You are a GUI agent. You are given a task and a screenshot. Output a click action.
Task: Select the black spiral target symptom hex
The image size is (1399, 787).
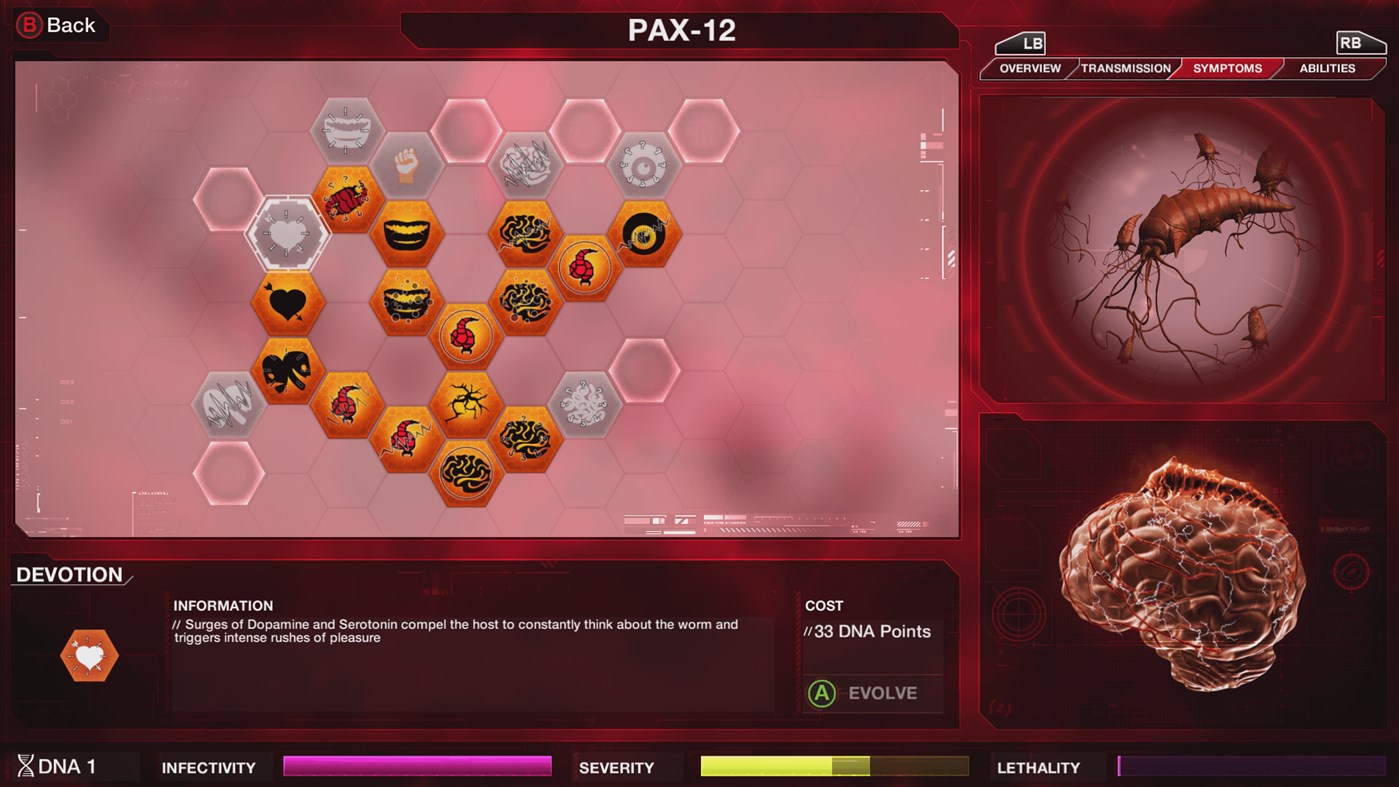click(x=644, y=234)
